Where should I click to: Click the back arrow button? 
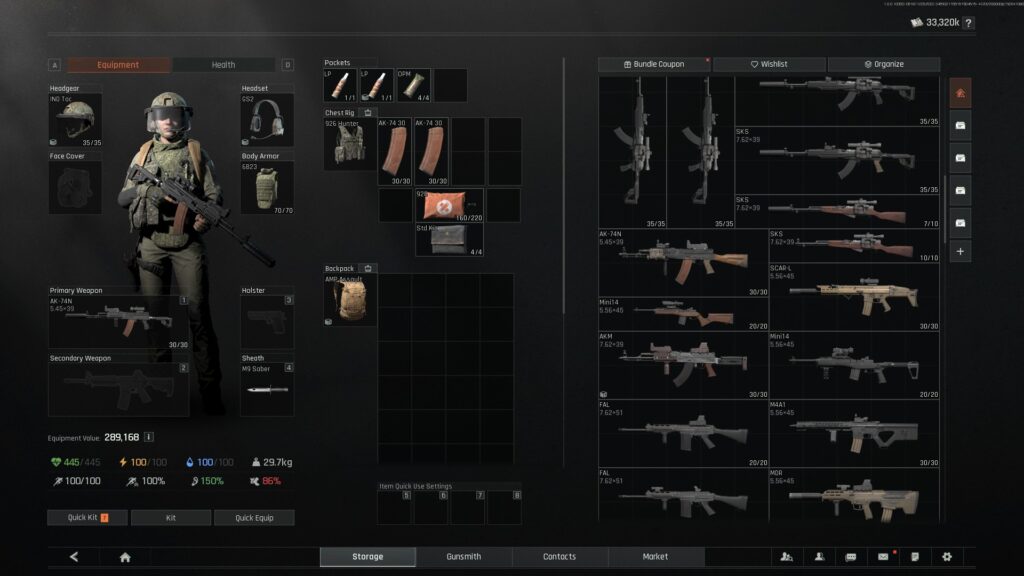pyautogui.click(x=74, y=557)
